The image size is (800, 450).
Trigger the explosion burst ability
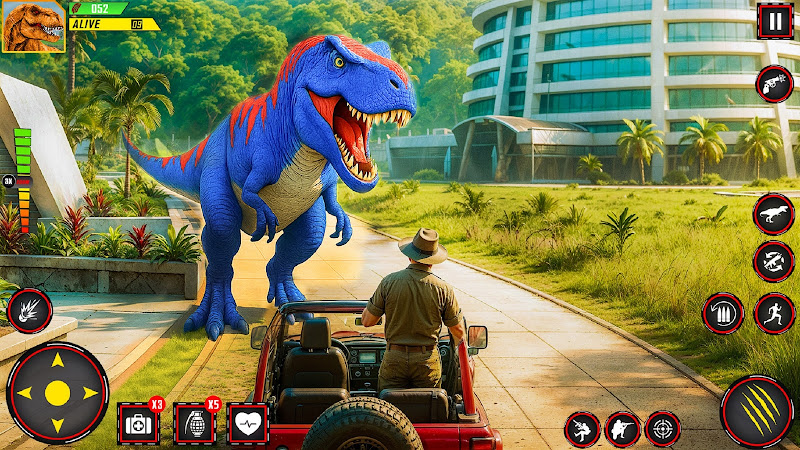click(x=29, y=310)
